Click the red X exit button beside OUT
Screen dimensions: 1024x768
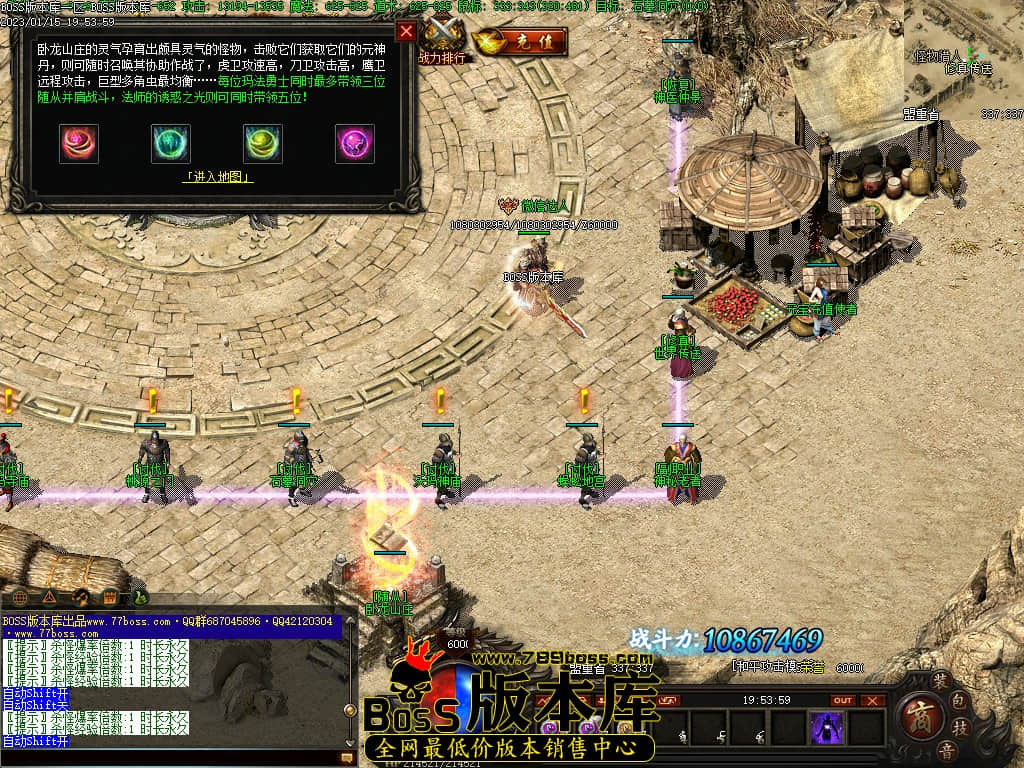coord(873,700)
